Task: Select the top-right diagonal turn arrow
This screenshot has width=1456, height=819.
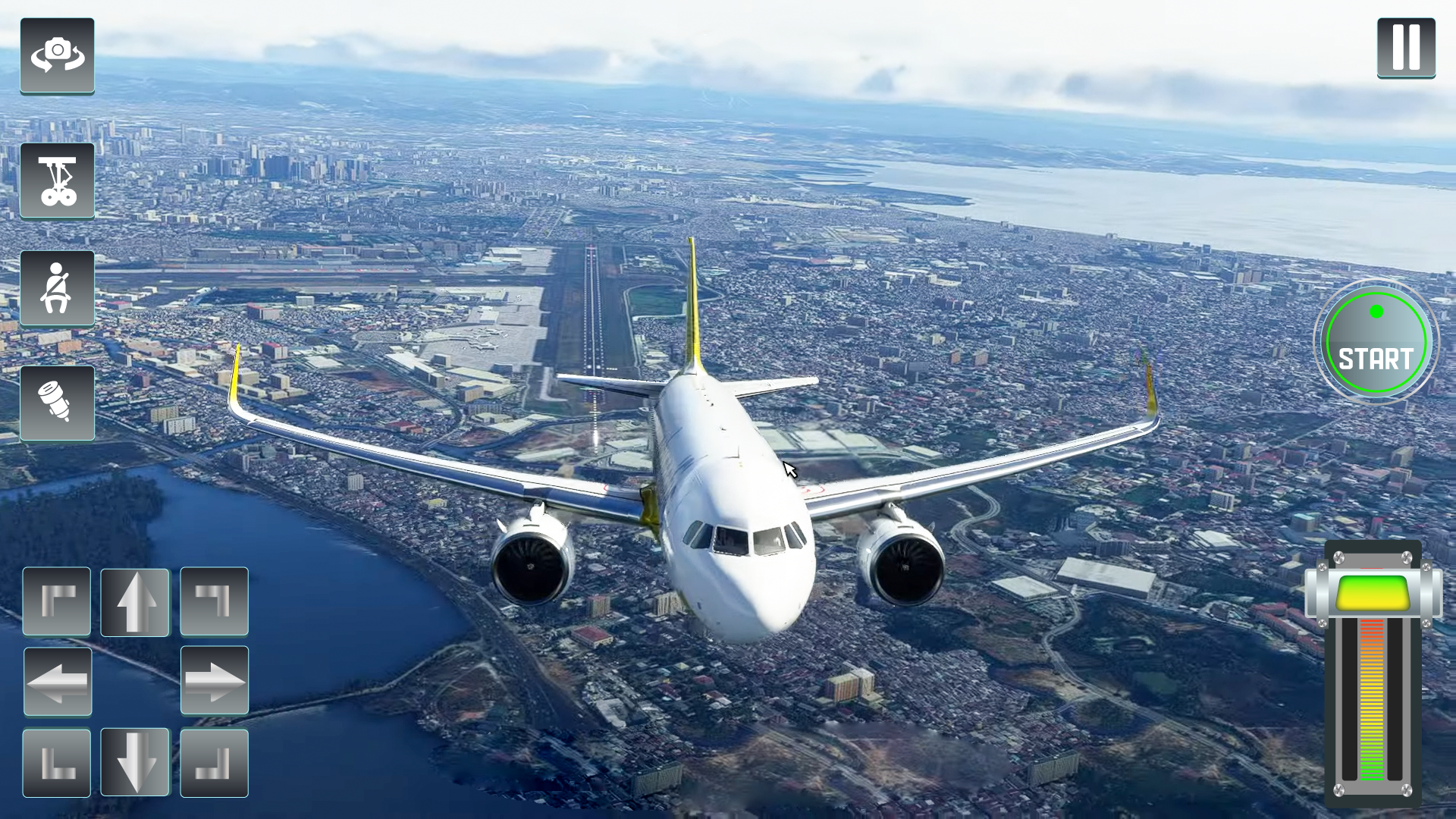Action: (213, 601)
